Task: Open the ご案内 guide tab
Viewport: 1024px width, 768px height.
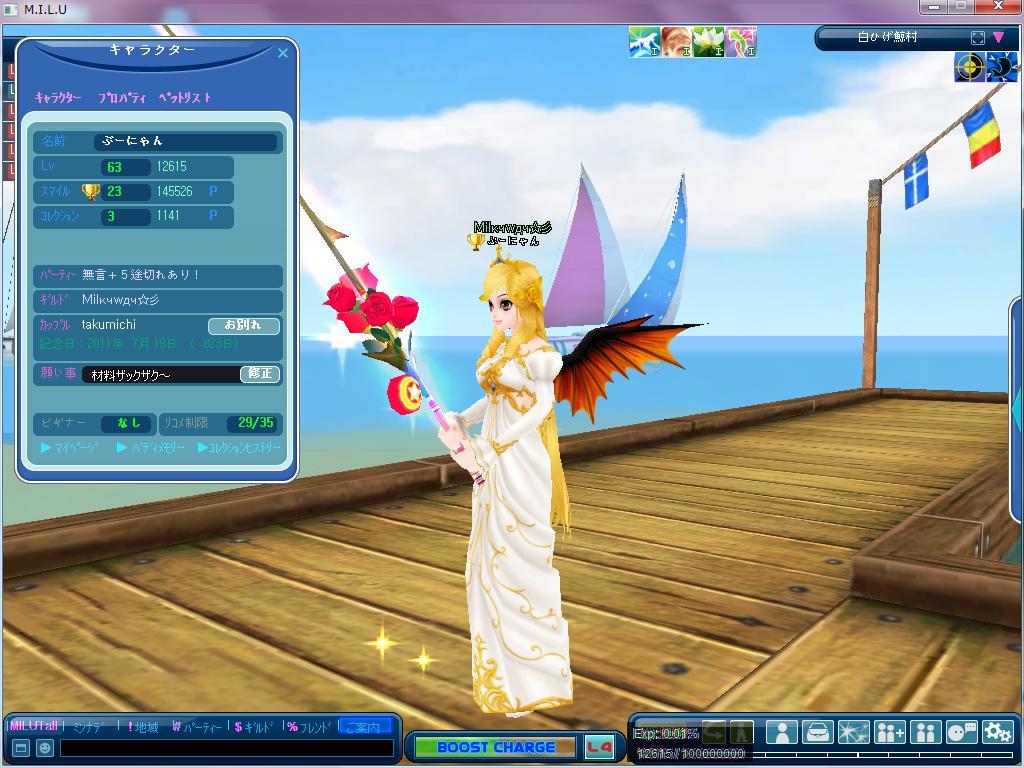Action: point(364,727)
